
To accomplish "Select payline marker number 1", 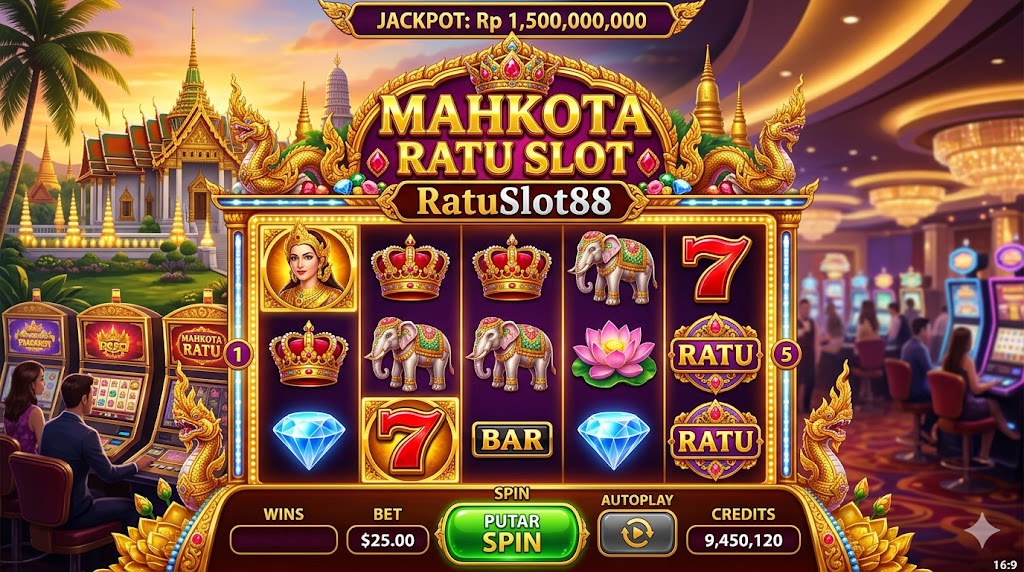I will 238,354.
